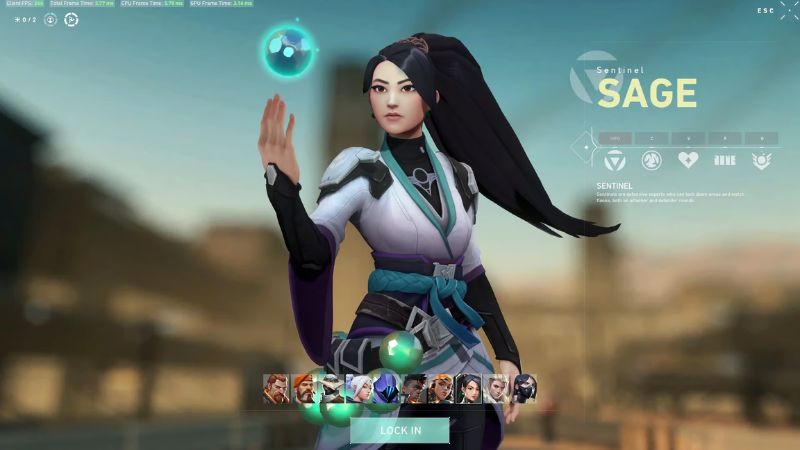Viewport: 800px width, 450px height.
Task: View the Resurrection ultimate ability icon
Action: tap(762, 160)
